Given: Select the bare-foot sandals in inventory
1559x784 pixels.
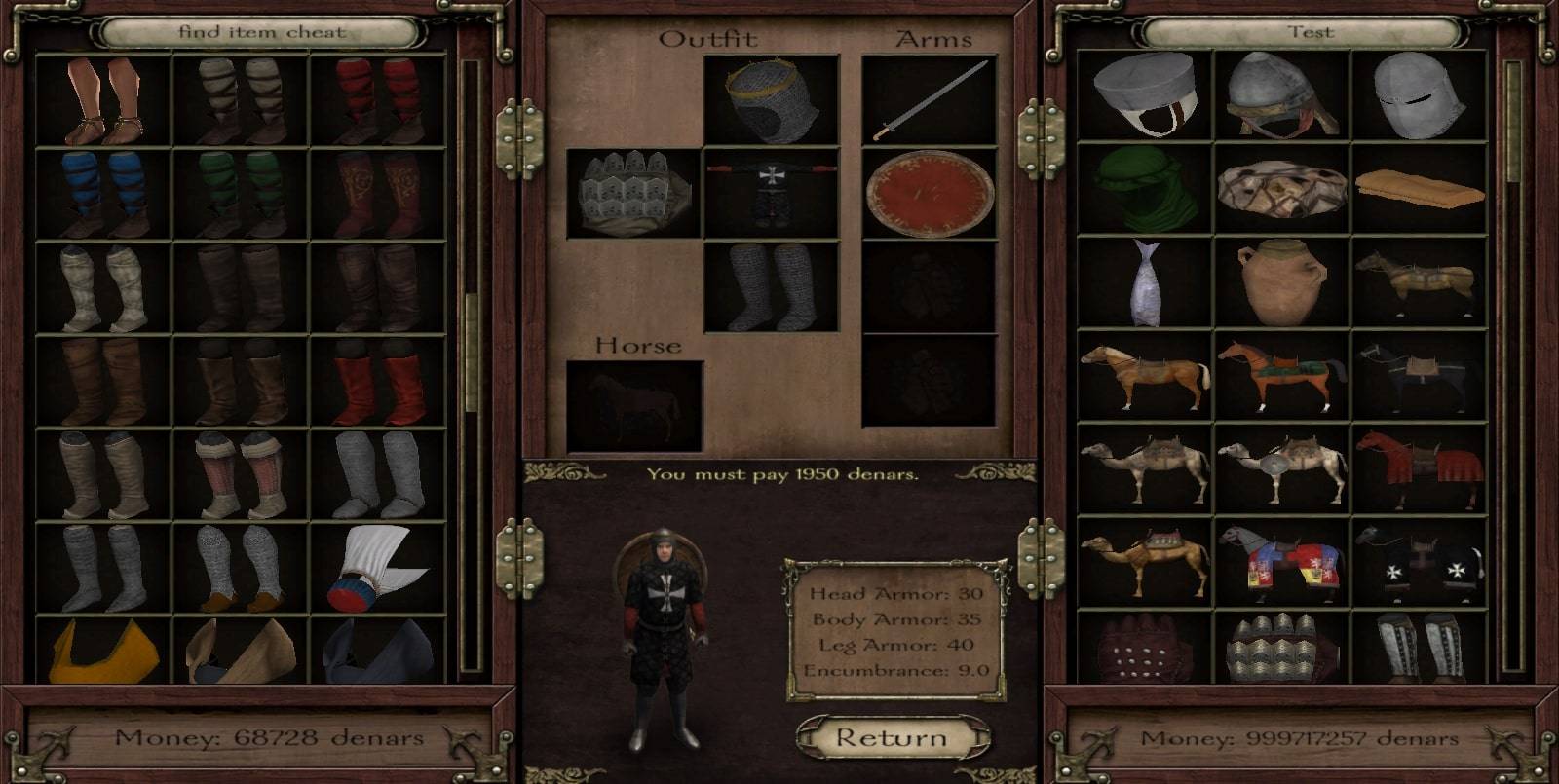Looking at the screenshot, I should tap(103, 100).
